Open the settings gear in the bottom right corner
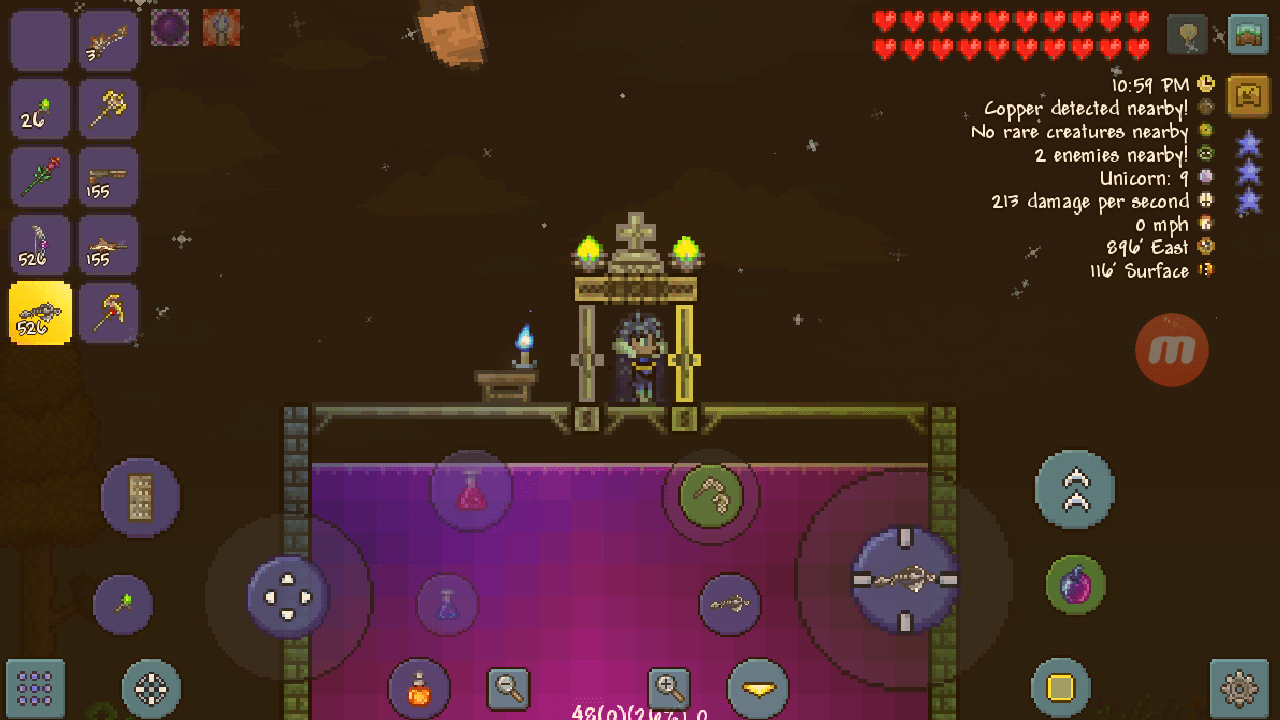The image size is (1280, 720). pos(1237,689)
